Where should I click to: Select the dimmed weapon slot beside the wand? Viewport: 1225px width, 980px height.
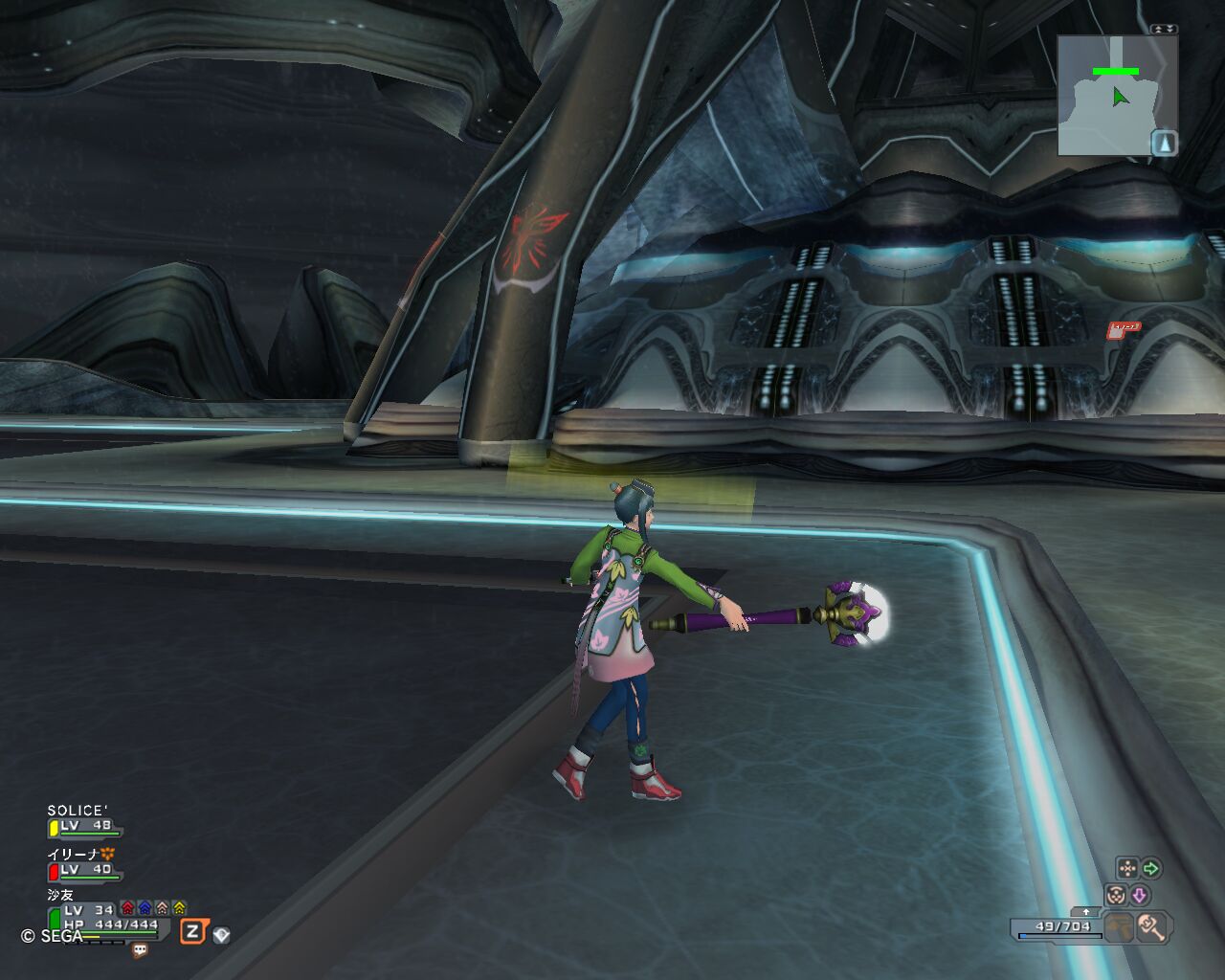pyautogui.click(x=1119, y=926)
